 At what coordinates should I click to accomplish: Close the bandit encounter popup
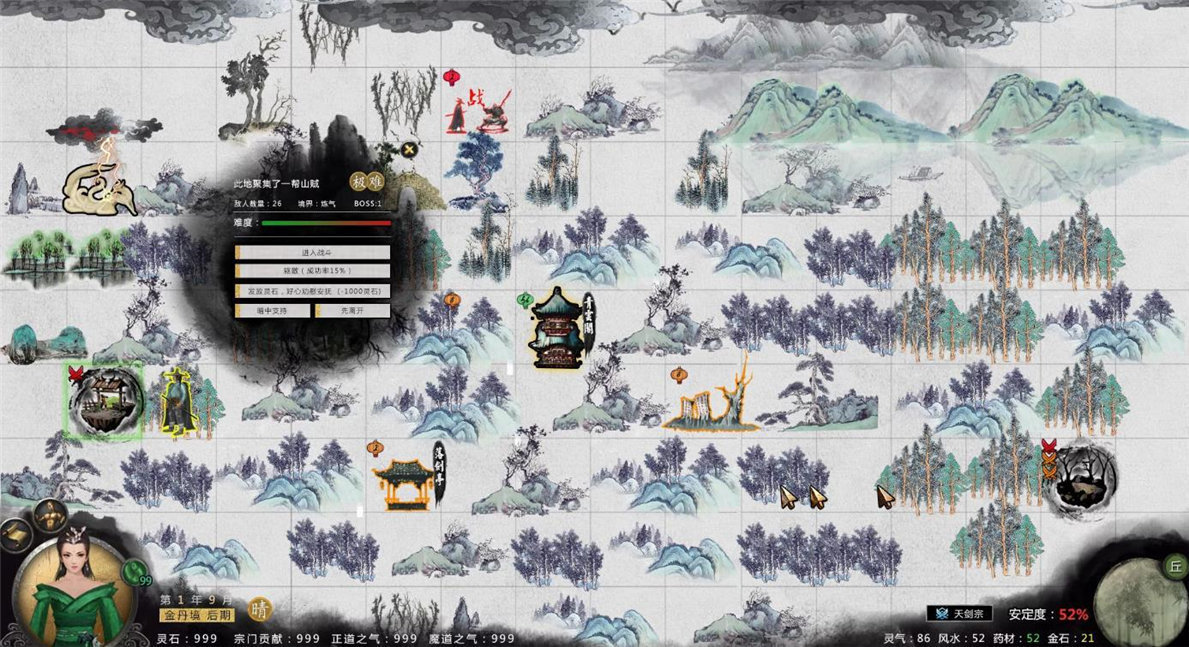[409, 150]
